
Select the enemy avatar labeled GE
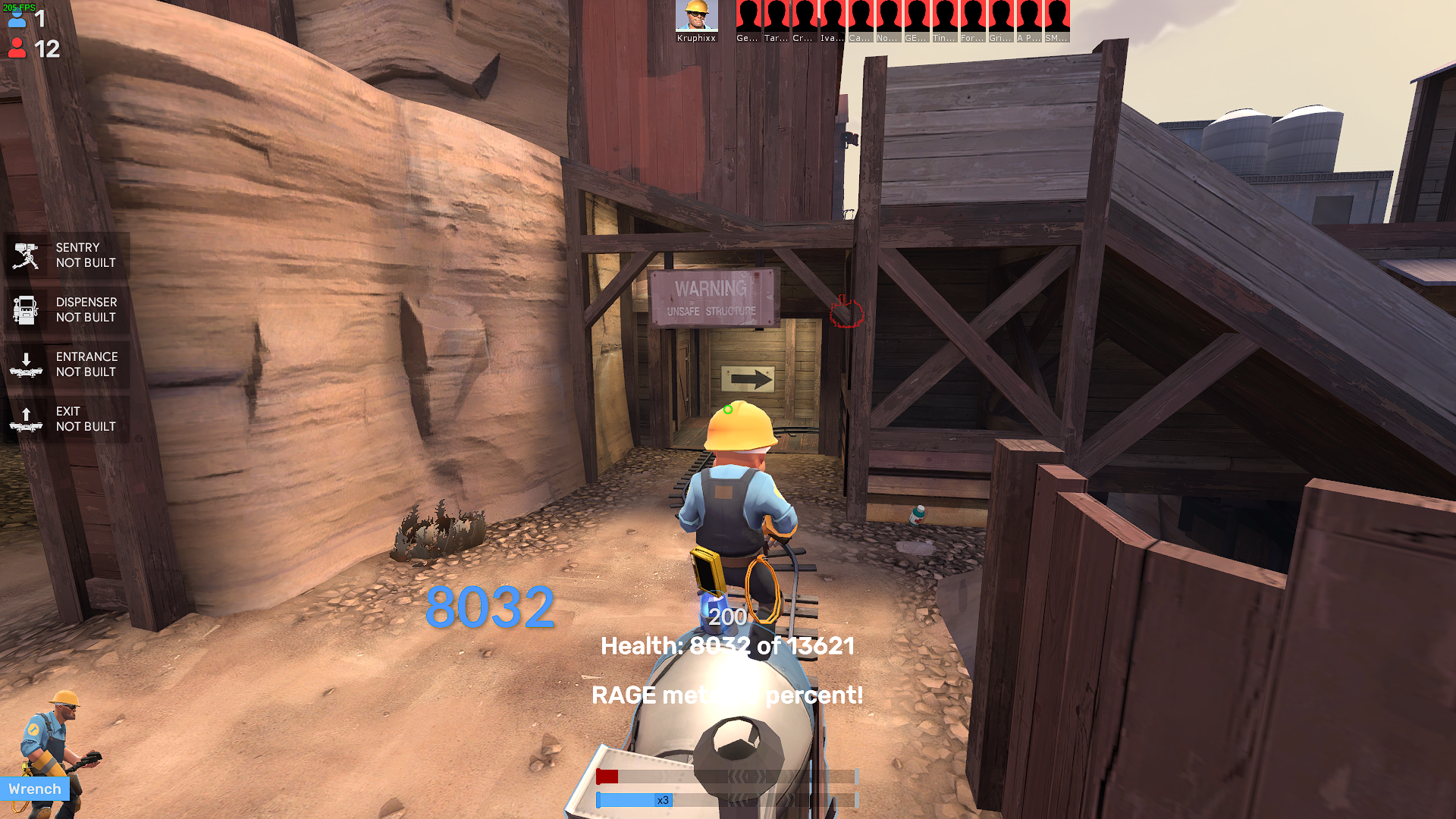pyautogui.click(x=916, y=14)
